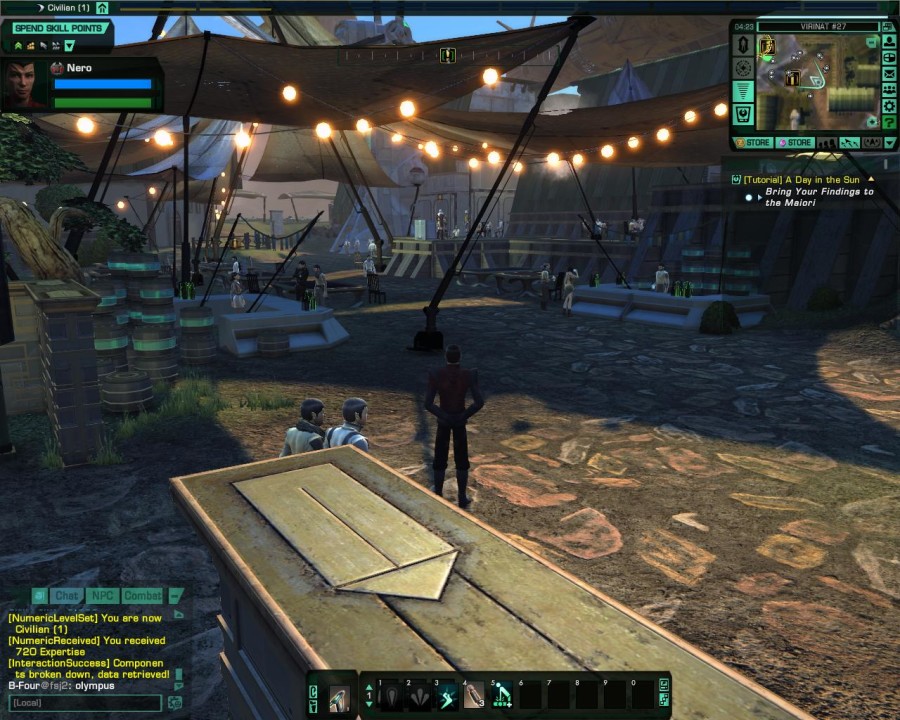The height and width of the screenshot is (720, 900).
Task: Activate the hotbar slot 5 ability
Action: coord(502,696)
